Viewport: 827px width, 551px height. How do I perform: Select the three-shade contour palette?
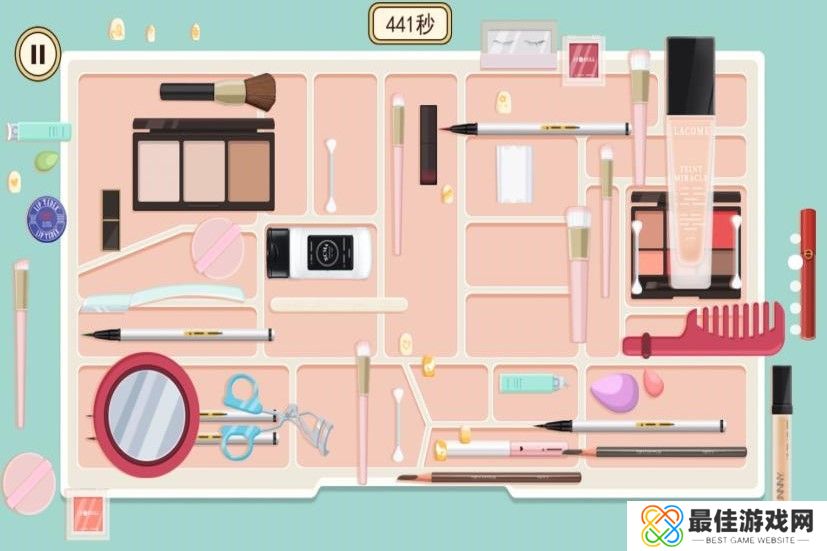click(x=204, y=165)
